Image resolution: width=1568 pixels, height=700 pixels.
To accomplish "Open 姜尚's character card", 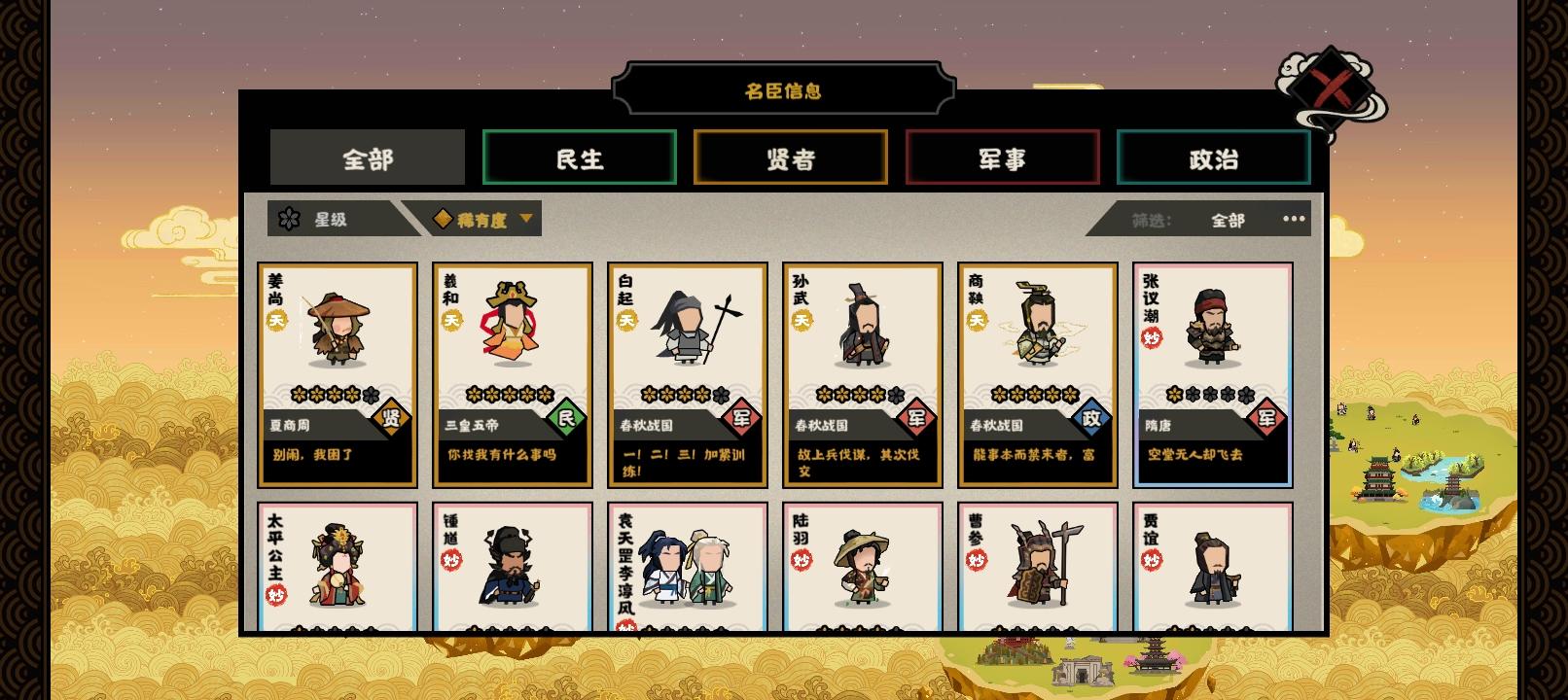I will 339,374.
